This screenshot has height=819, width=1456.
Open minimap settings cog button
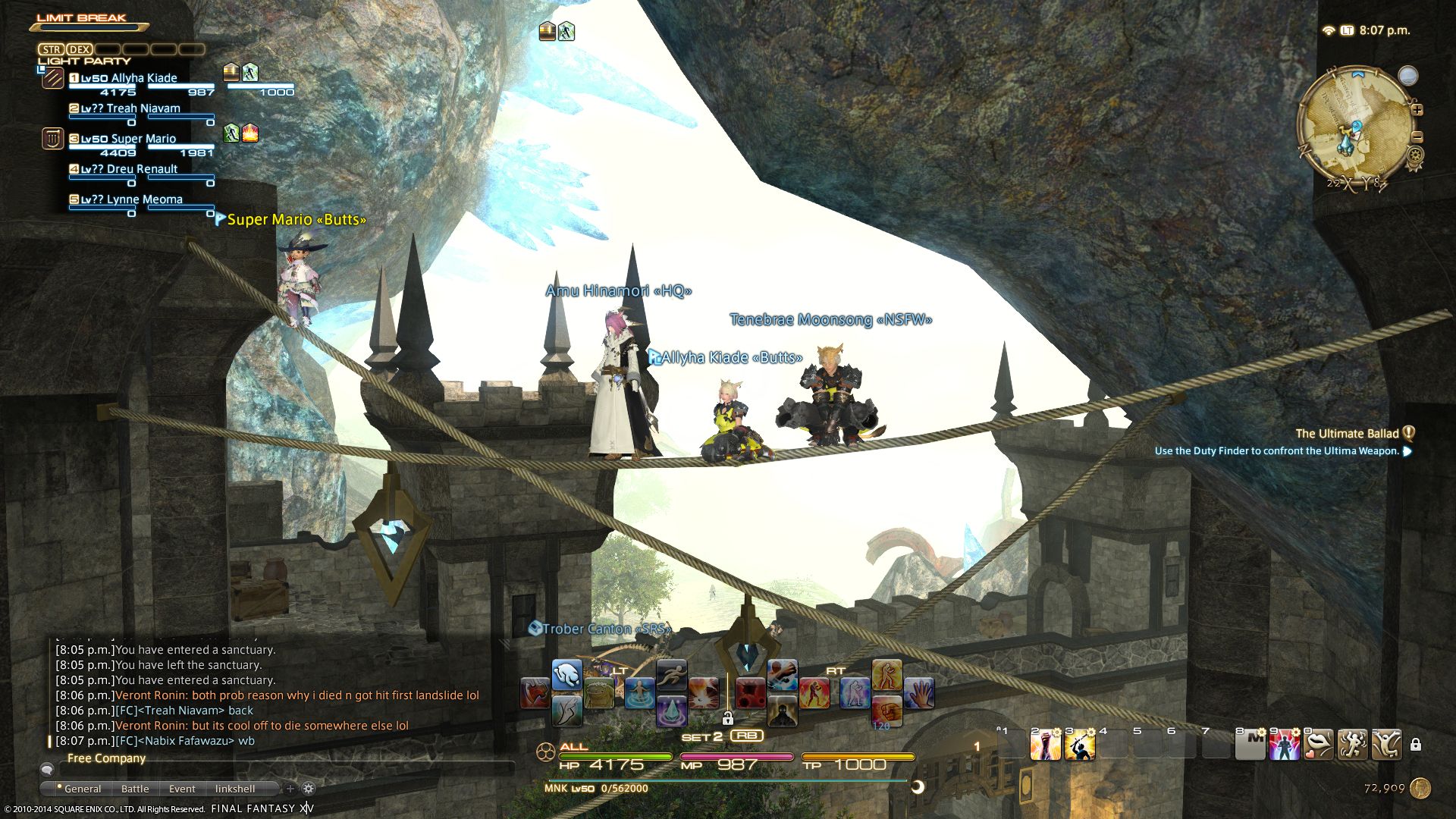pos(1415,155)
